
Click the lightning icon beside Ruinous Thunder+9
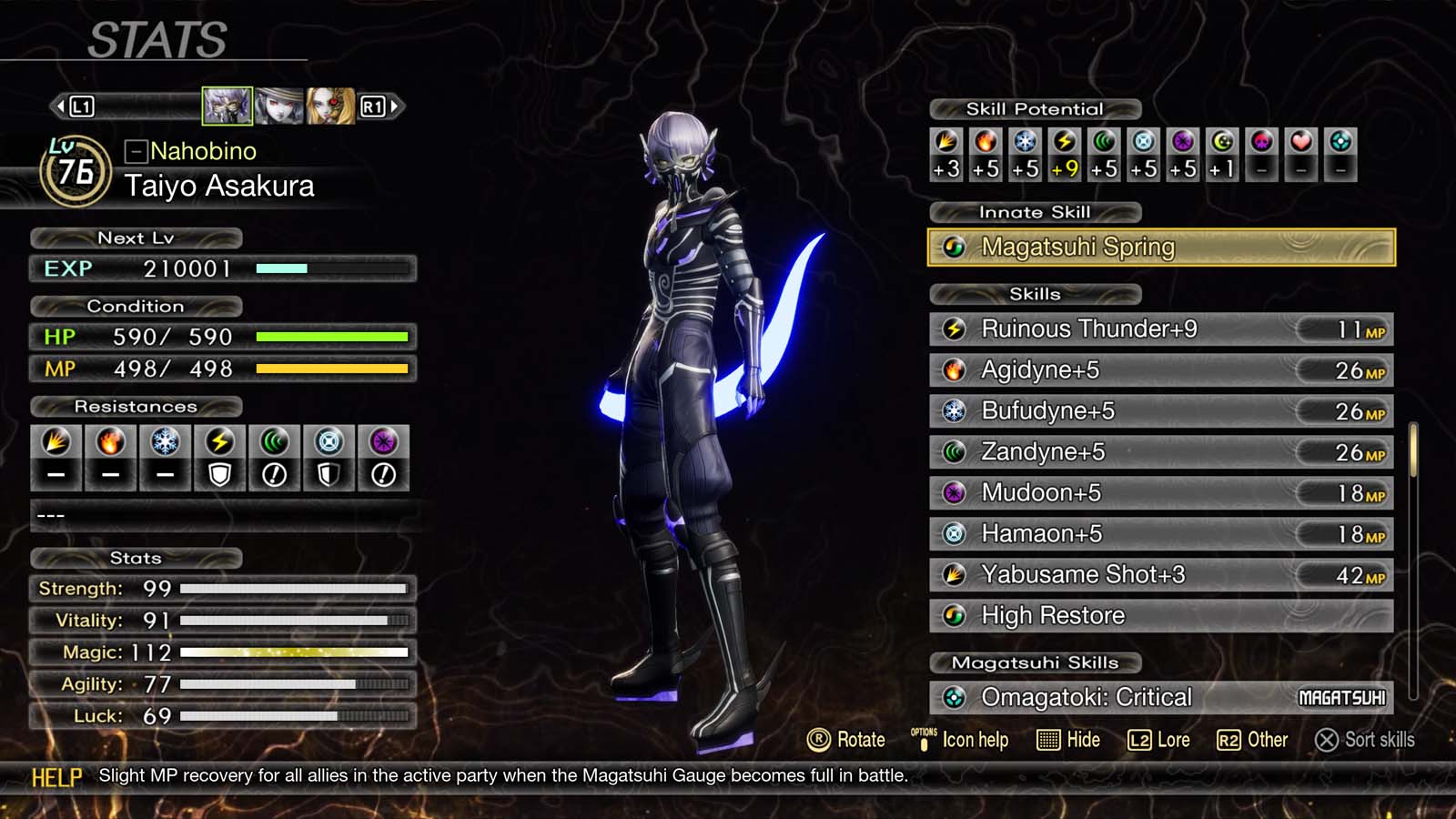tap(955, 329)
